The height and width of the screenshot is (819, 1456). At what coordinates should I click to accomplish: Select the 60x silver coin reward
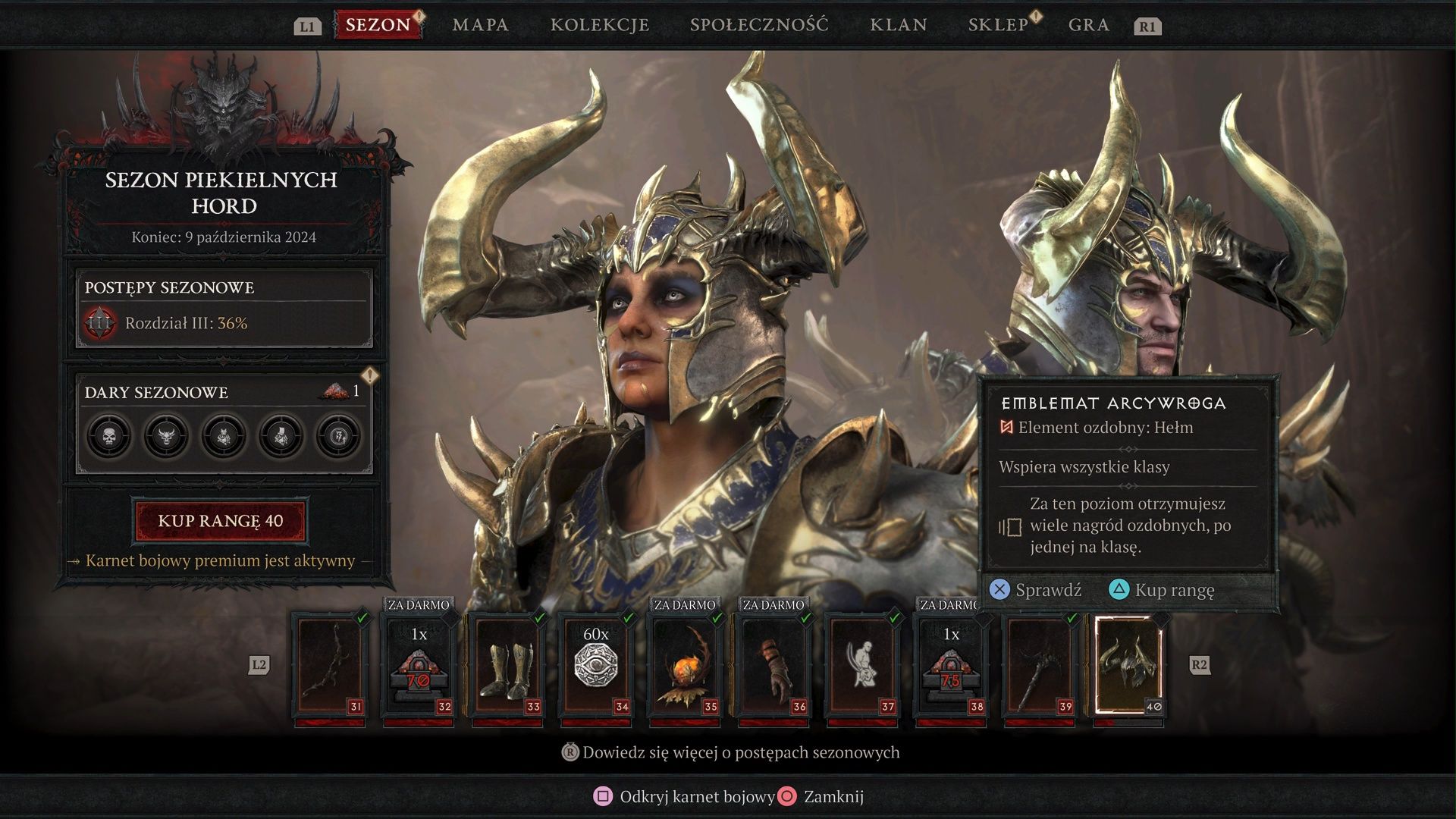pos(596,666)
